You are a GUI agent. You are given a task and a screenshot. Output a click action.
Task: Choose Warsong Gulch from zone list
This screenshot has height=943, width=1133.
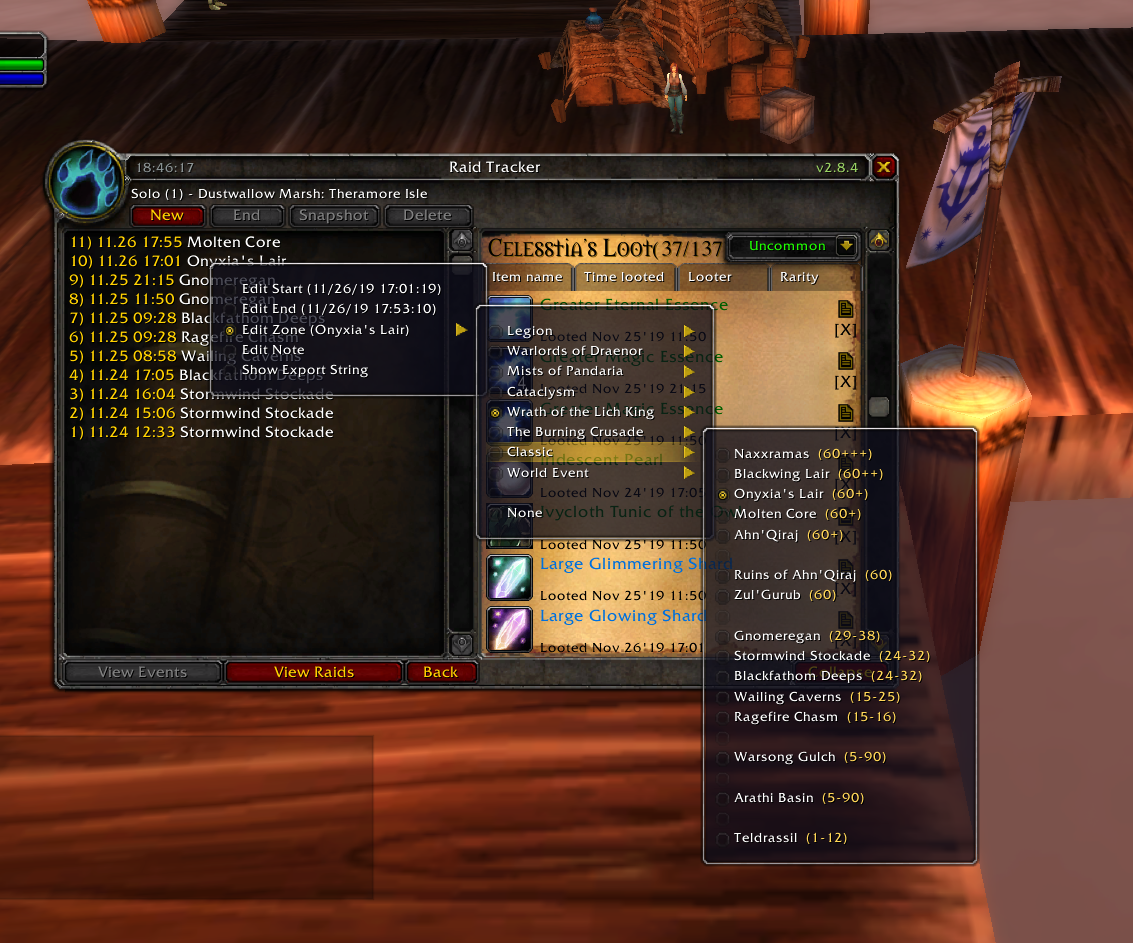click(784, 757)
